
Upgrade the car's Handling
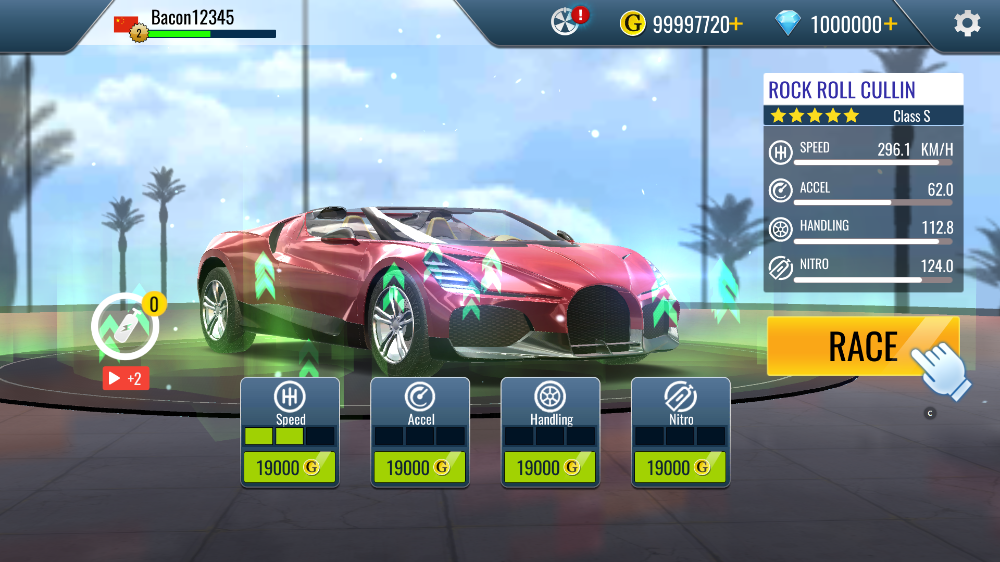(550, 467)
